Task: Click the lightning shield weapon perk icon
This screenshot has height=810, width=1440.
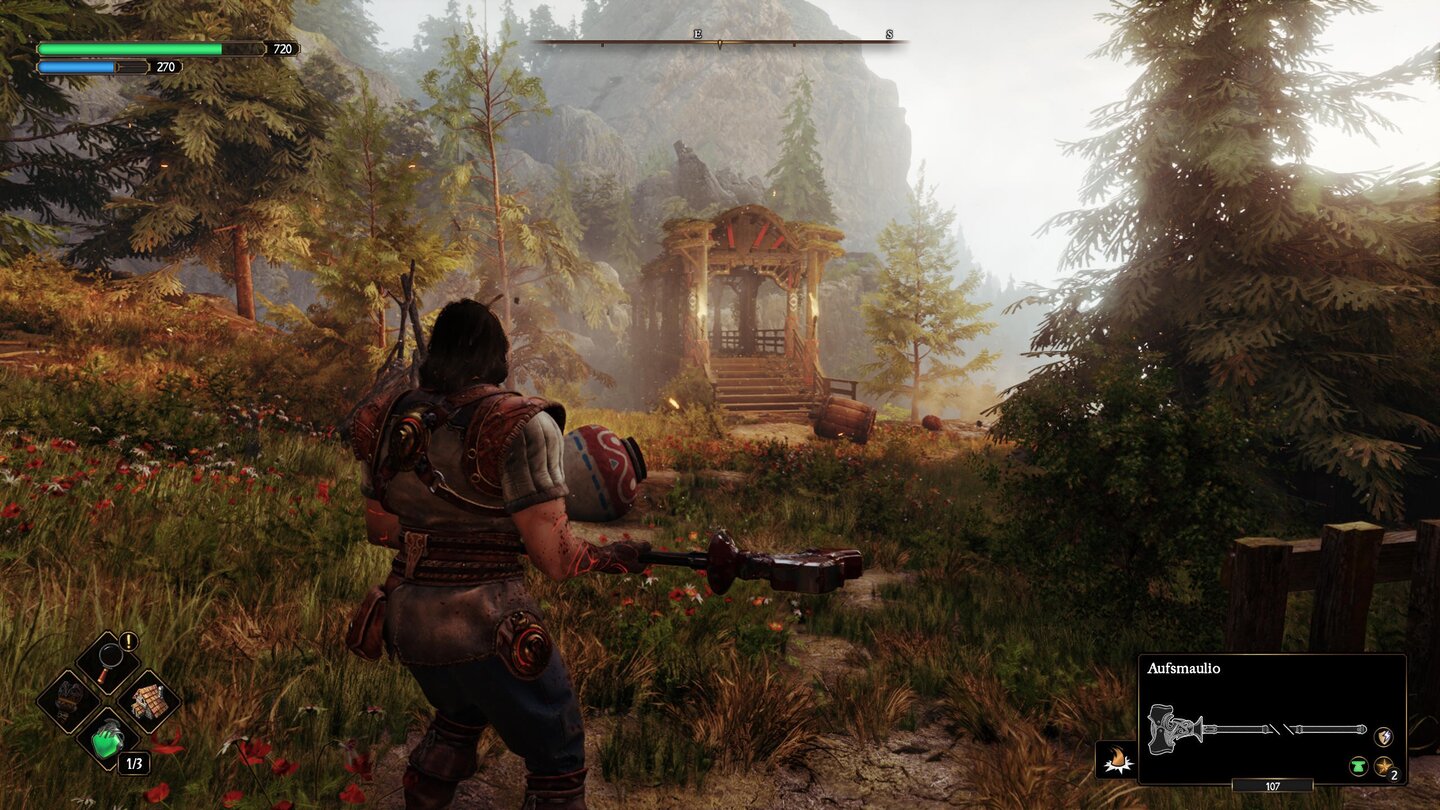Action: tap(1383, 736)
